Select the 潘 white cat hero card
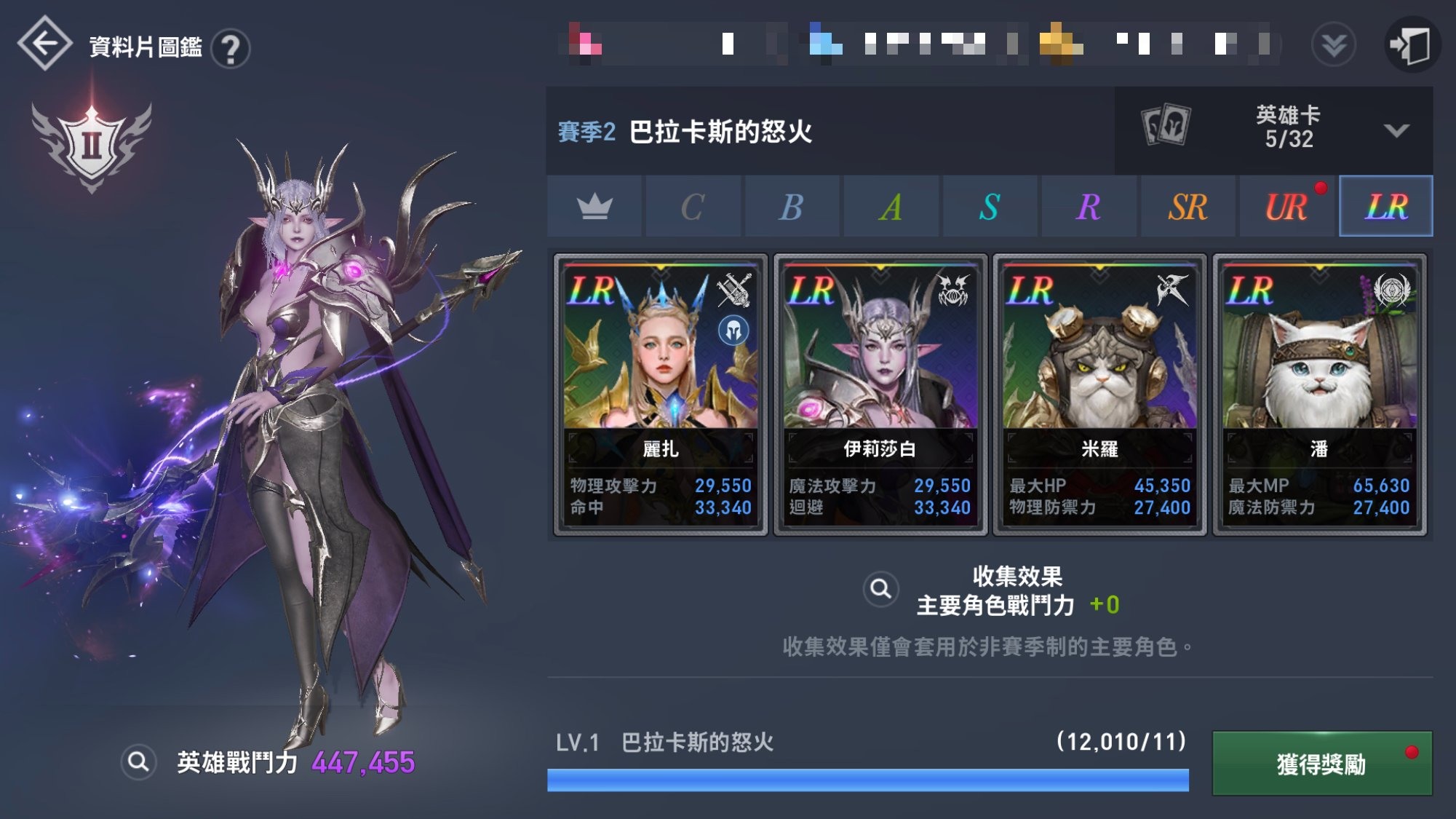 tap(1317, 393)
